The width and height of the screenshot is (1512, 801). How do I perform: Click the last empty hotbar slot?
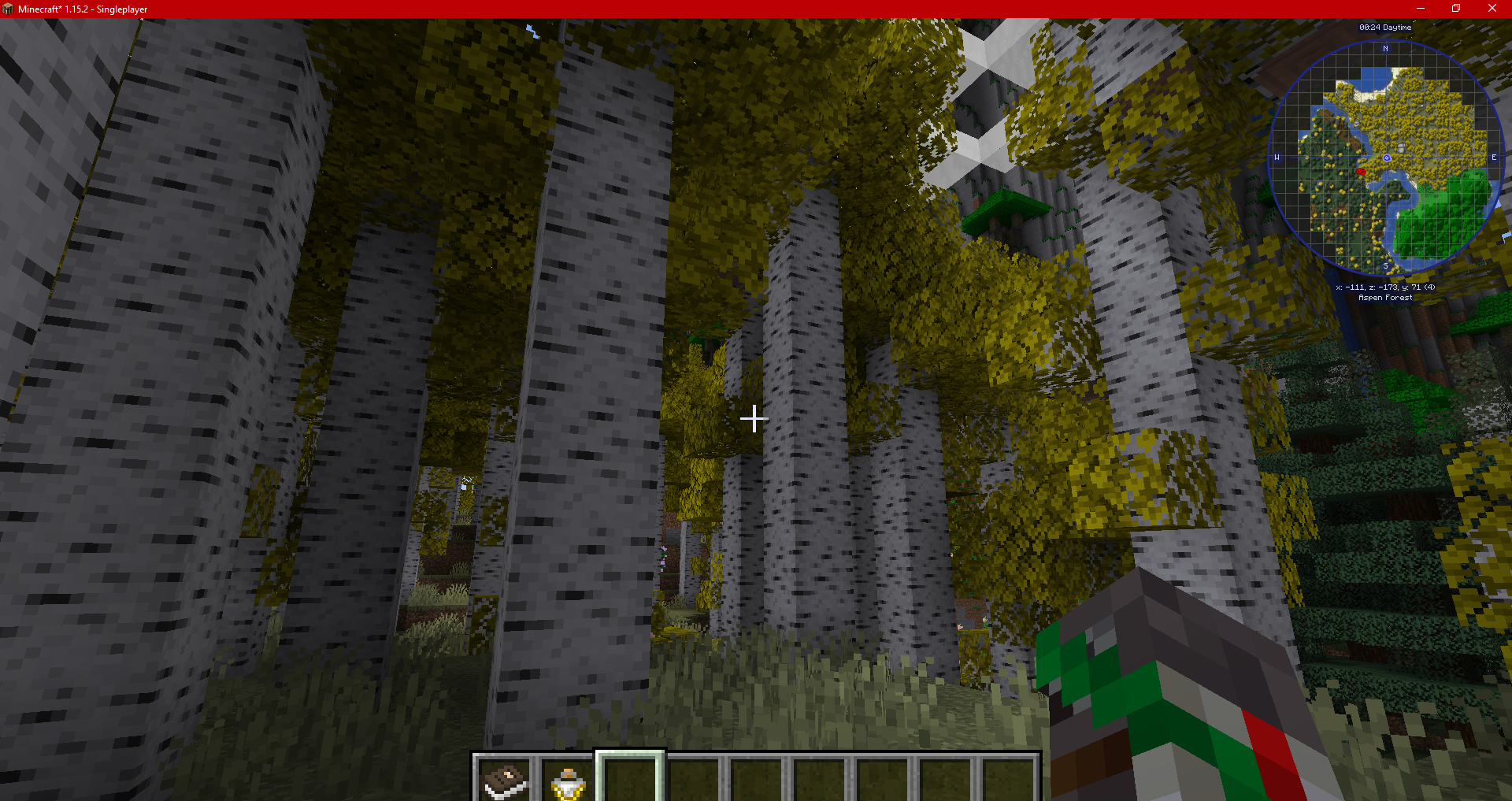coord(1014,780)
